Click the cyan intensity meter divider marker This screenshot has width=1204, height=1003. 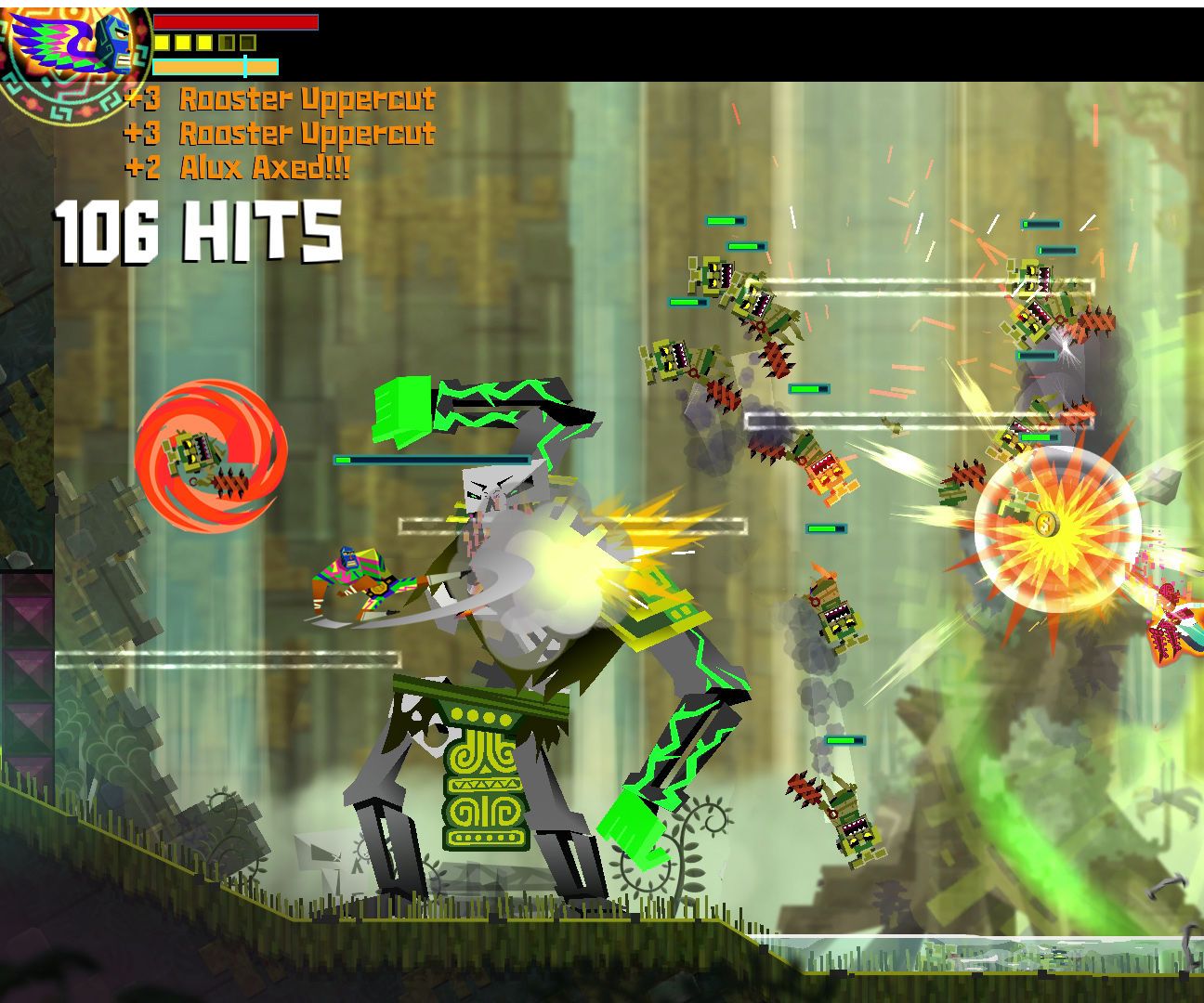pyautogui.click(x=245, y=66)
